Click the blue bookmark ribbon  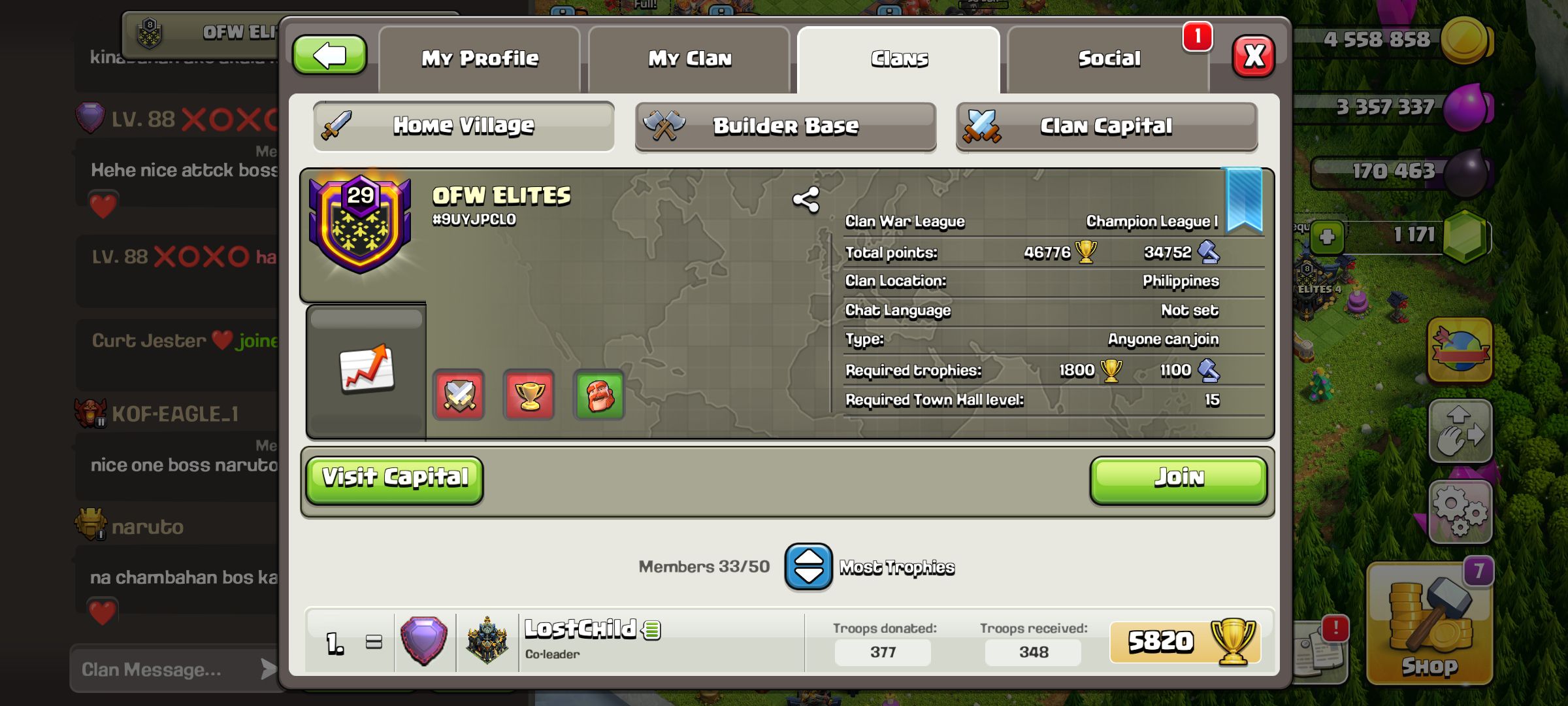coord(1244,199)
